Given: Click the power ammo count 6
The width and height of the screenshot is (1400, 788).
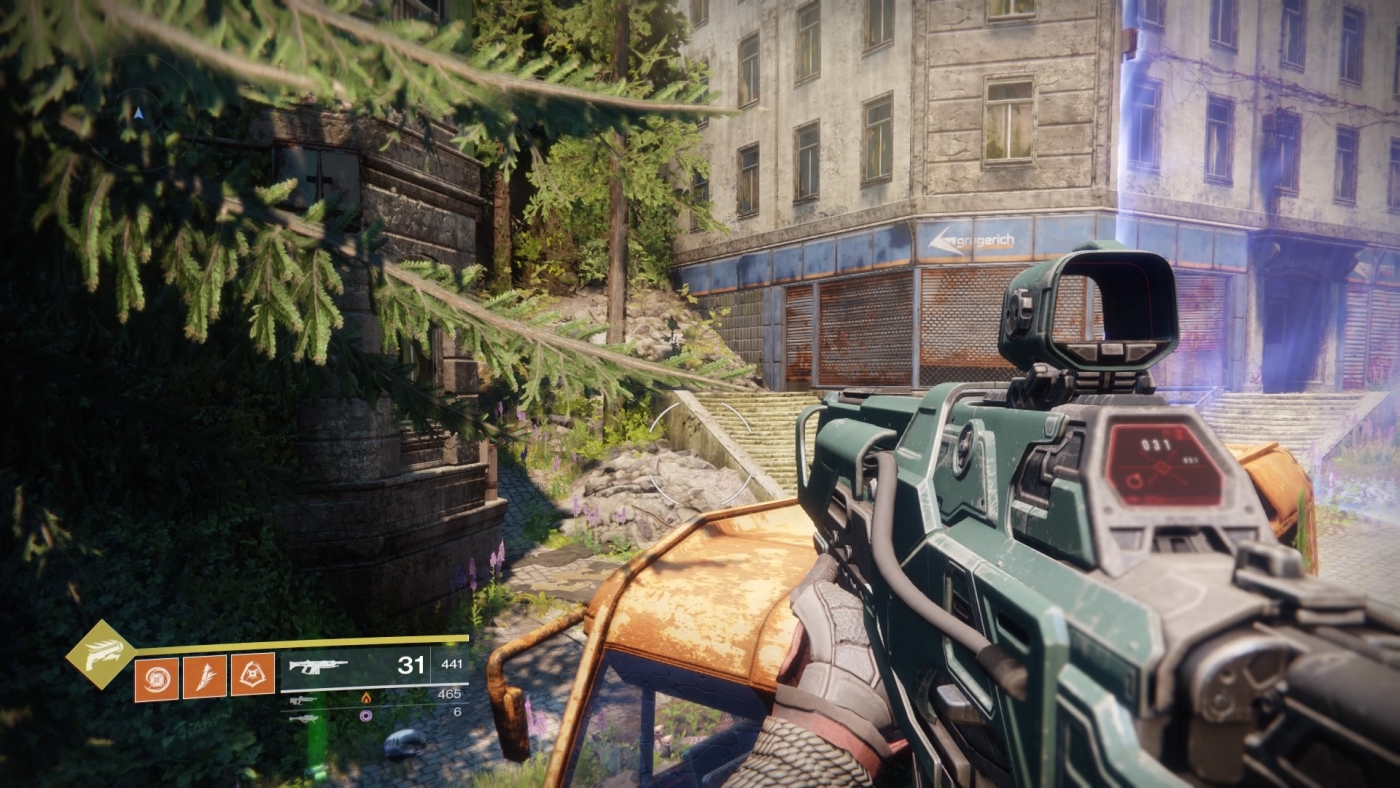Looking at the screenshot, I should [457, 710].
